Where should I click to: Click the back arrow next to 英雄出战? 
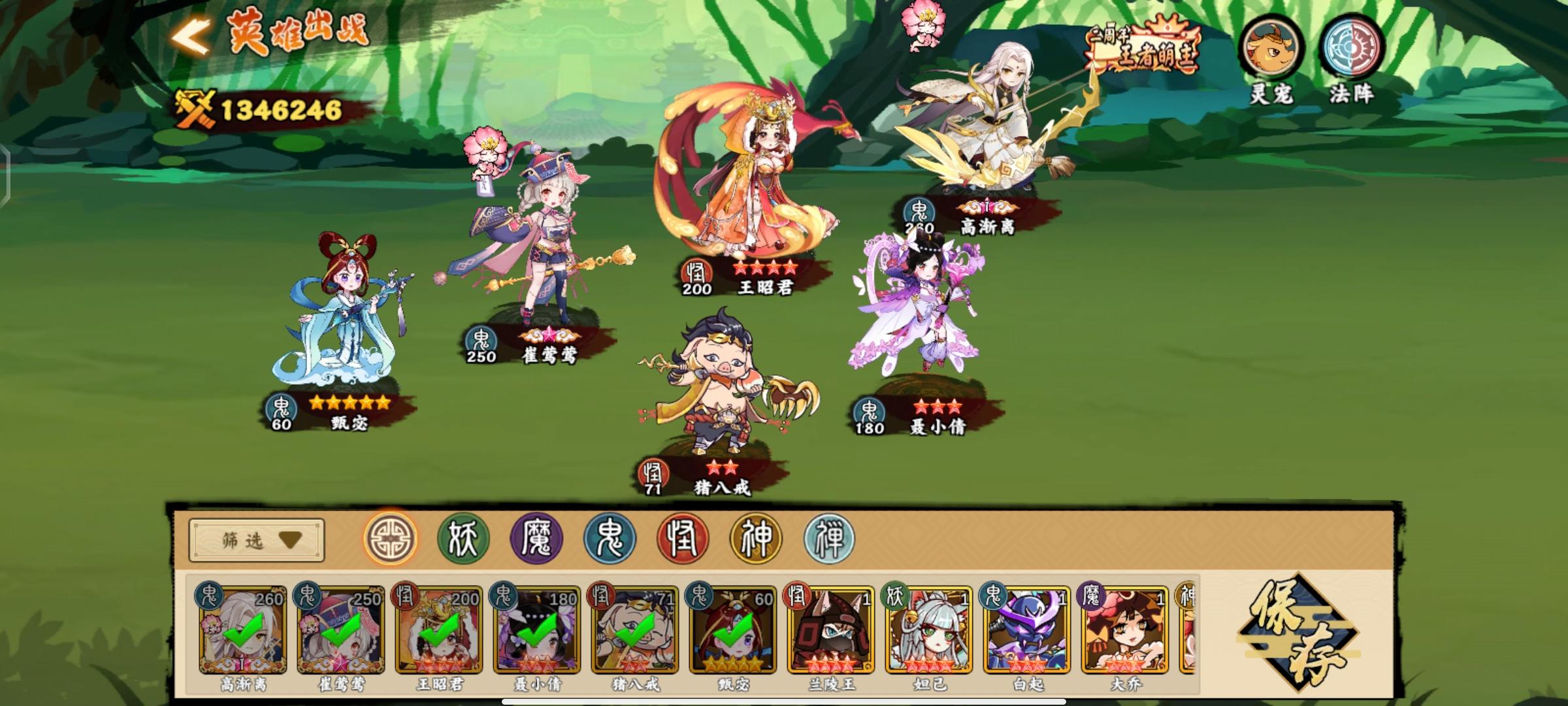pyautogui.click(x=190, y=36)
